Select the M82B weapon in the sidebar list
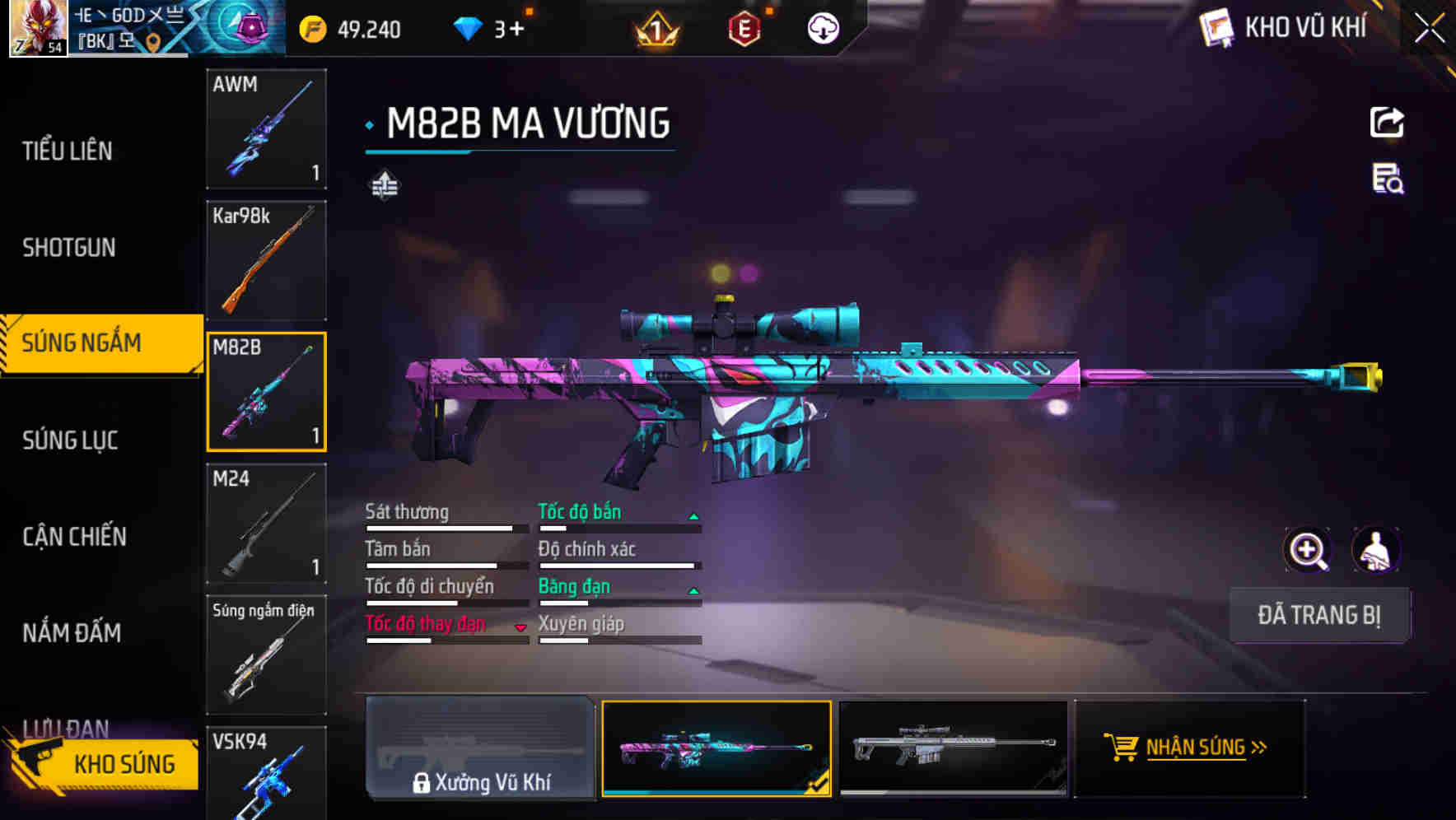The width and height of the screenshot is (1456, 820). pyautogui.click(x=266, y=391)
